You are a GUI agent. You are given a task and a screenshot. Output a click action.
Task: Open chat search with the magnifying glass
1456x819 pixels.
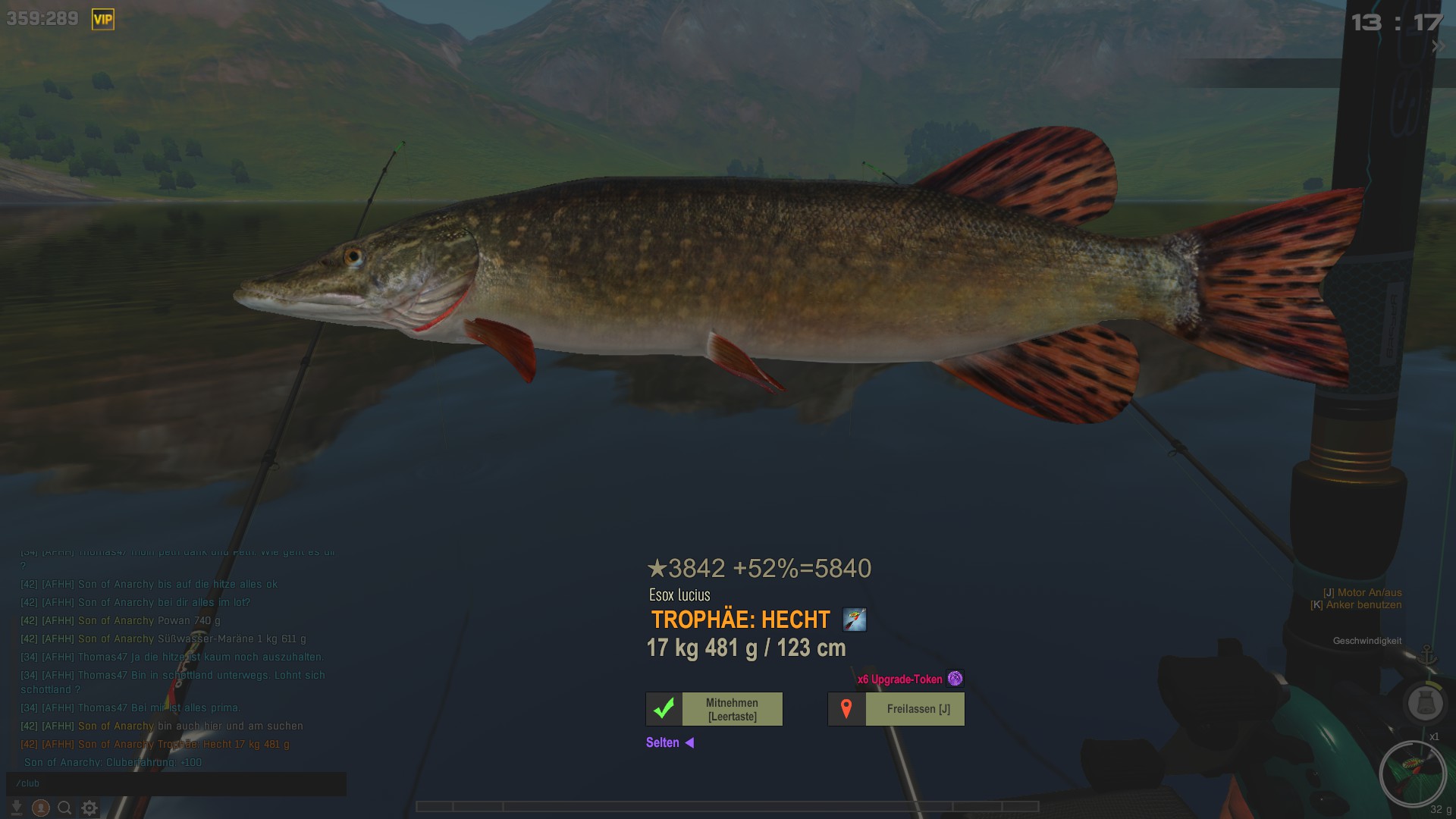click(x=65, y=808)
